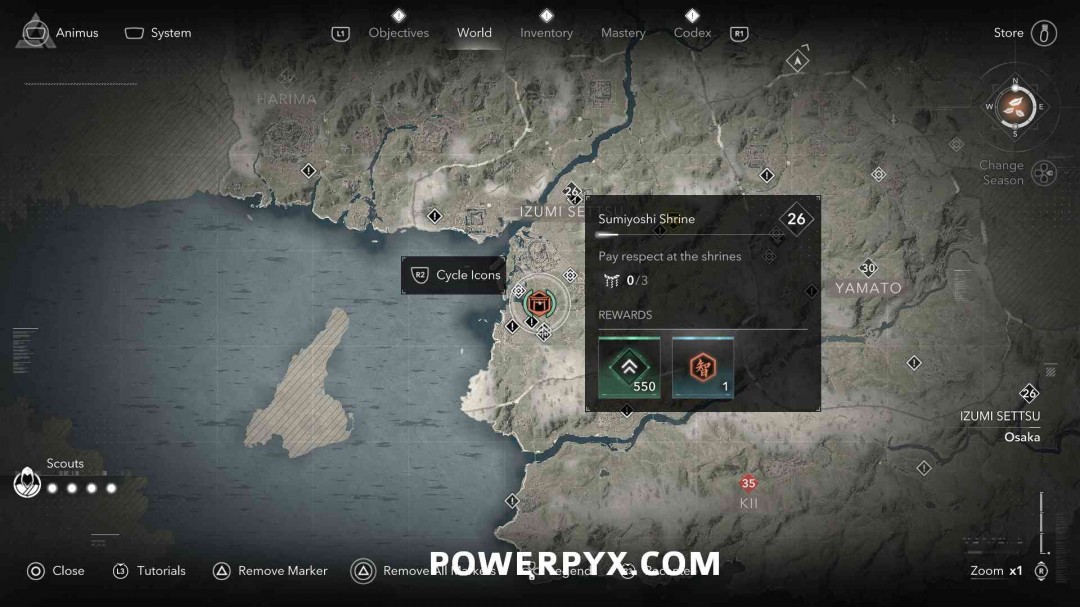Click the level 35 KII region marker
This screenshot has width=1080, height=607.
tap(748, 484)
